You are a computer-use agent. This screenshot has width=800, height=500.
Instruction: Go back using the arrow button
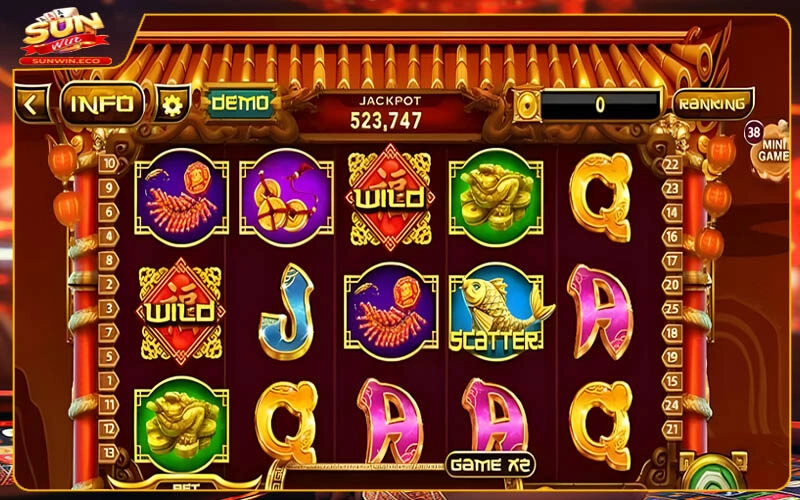31,103
